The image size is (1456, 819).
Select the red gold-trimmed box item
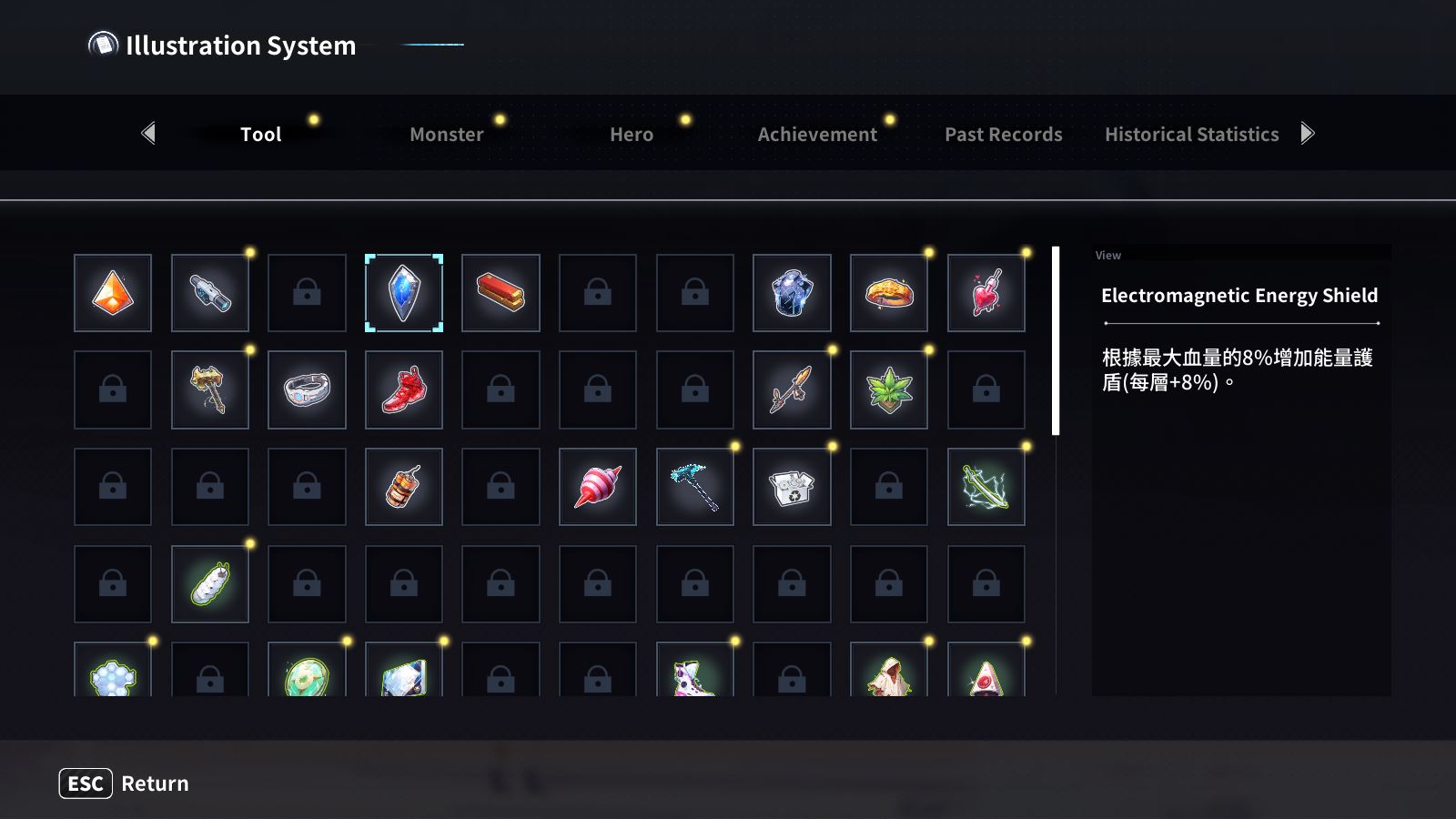(x=500, y=293)
